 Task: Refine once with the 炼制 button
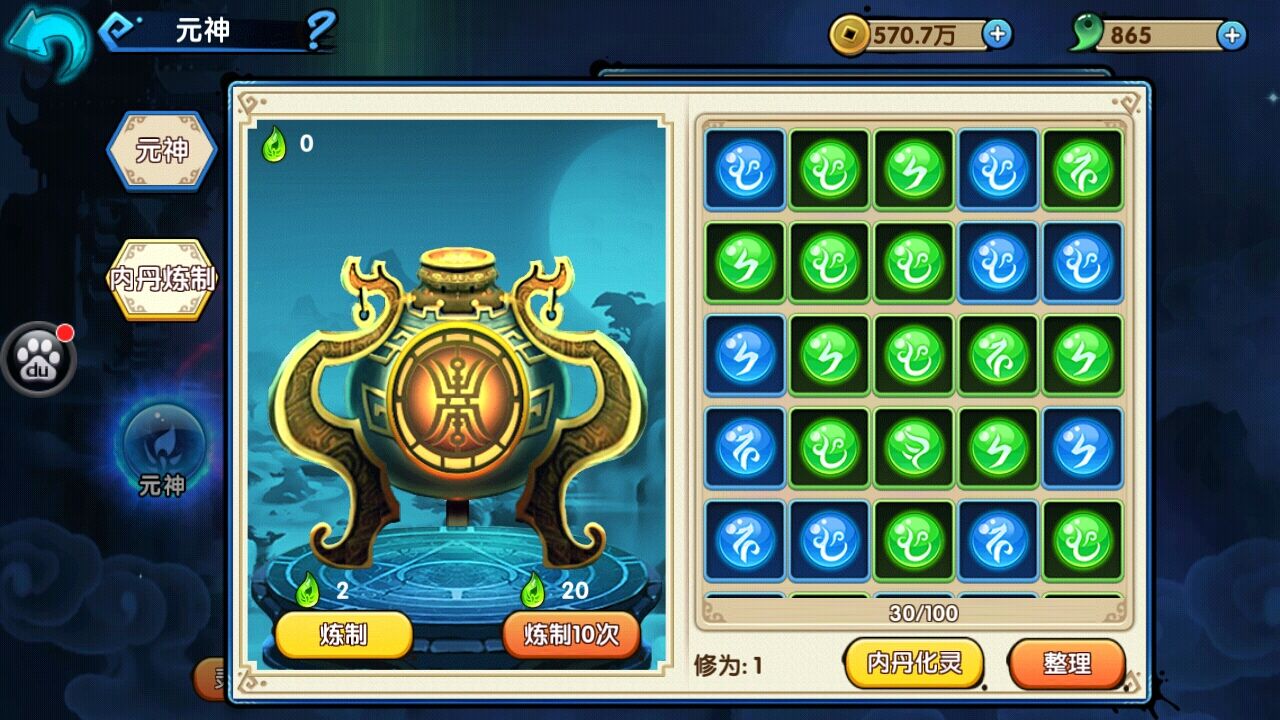coord(344,635)
